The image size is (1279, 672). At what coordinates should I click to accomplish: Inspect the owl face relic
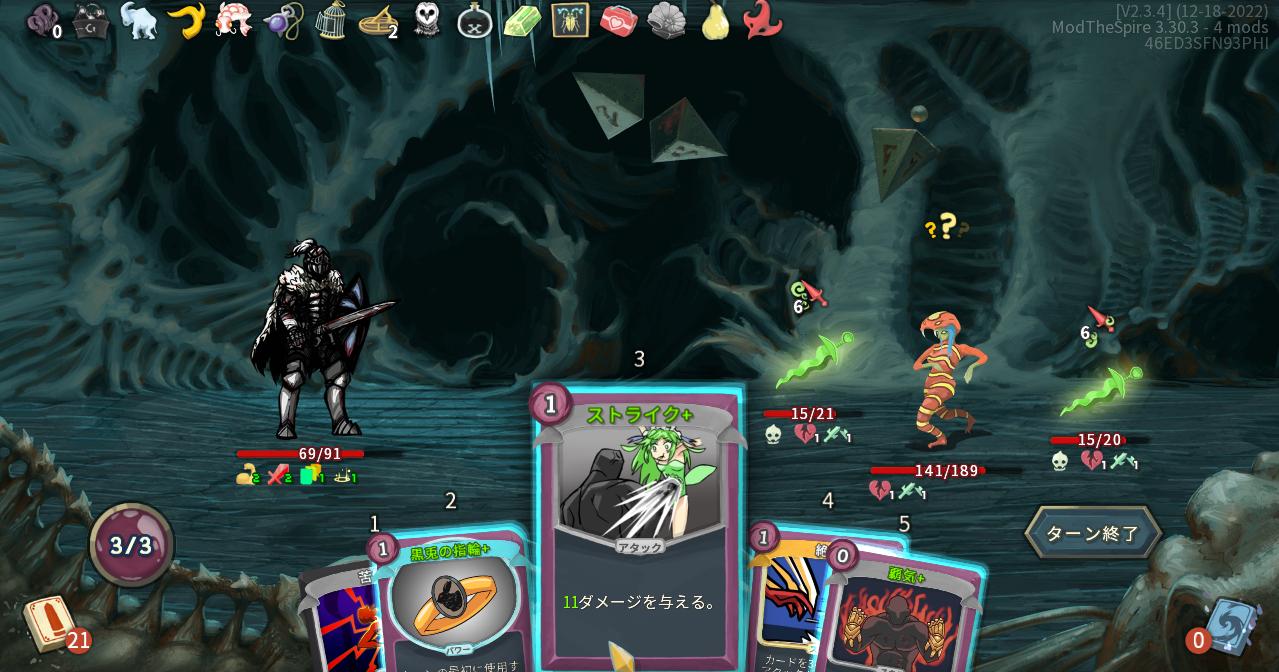click(427, 20)
